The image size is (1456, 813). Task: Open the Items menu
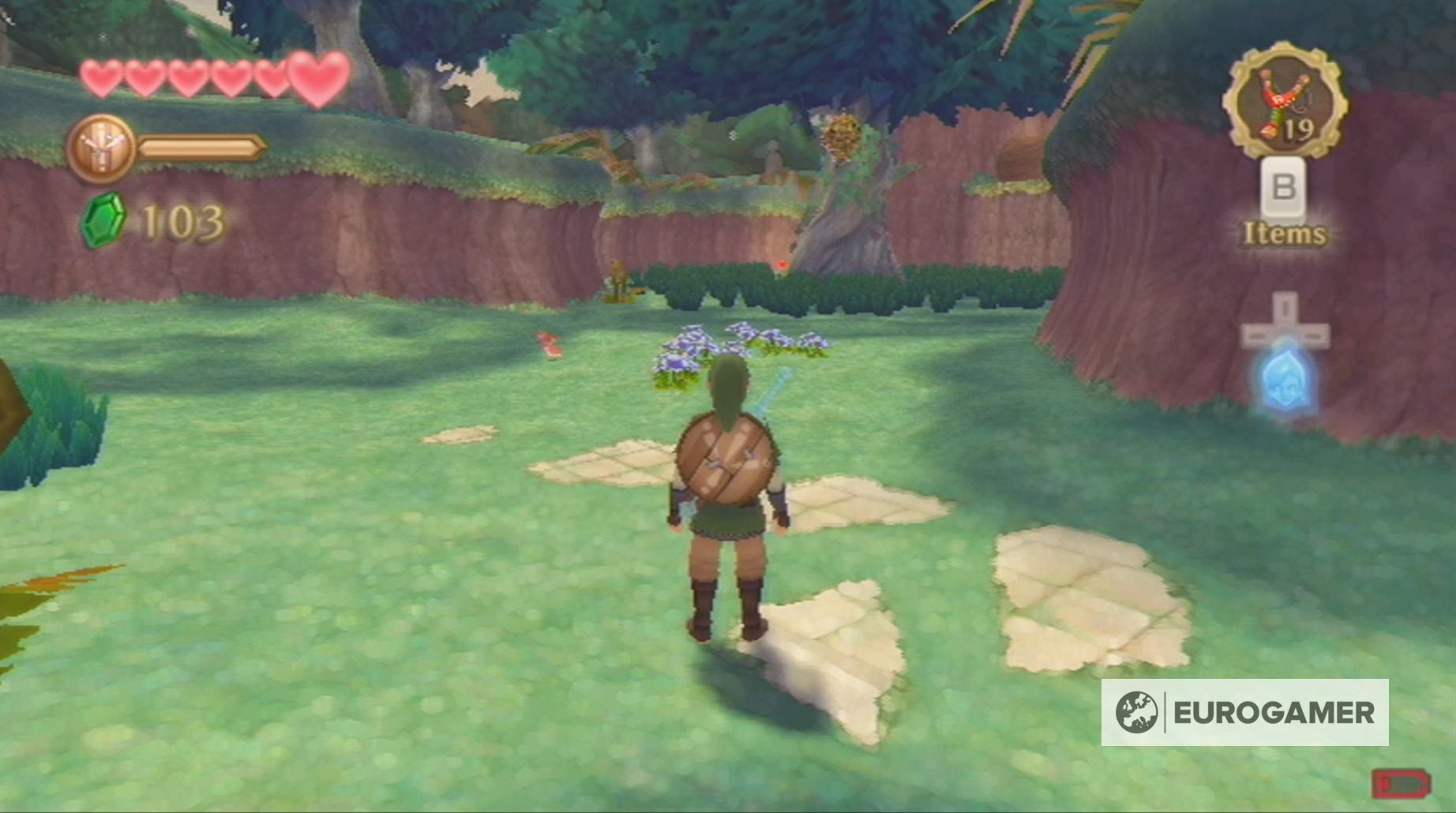coord(1284,233)
